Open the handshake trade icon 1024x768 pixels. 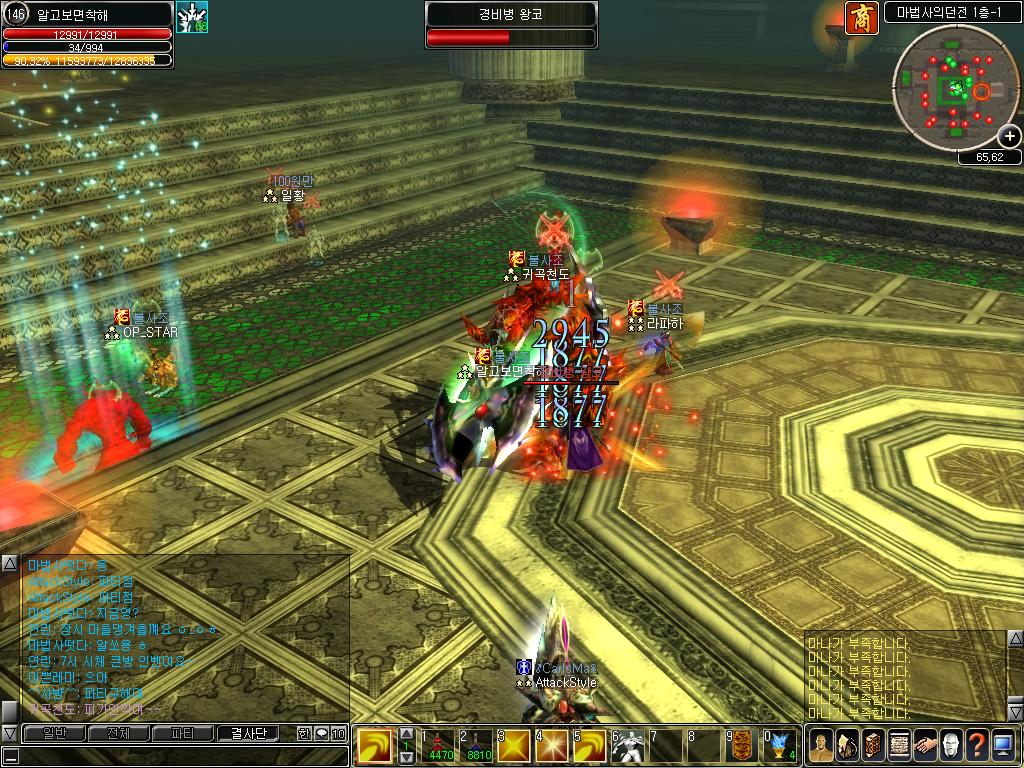pos(924,745)
